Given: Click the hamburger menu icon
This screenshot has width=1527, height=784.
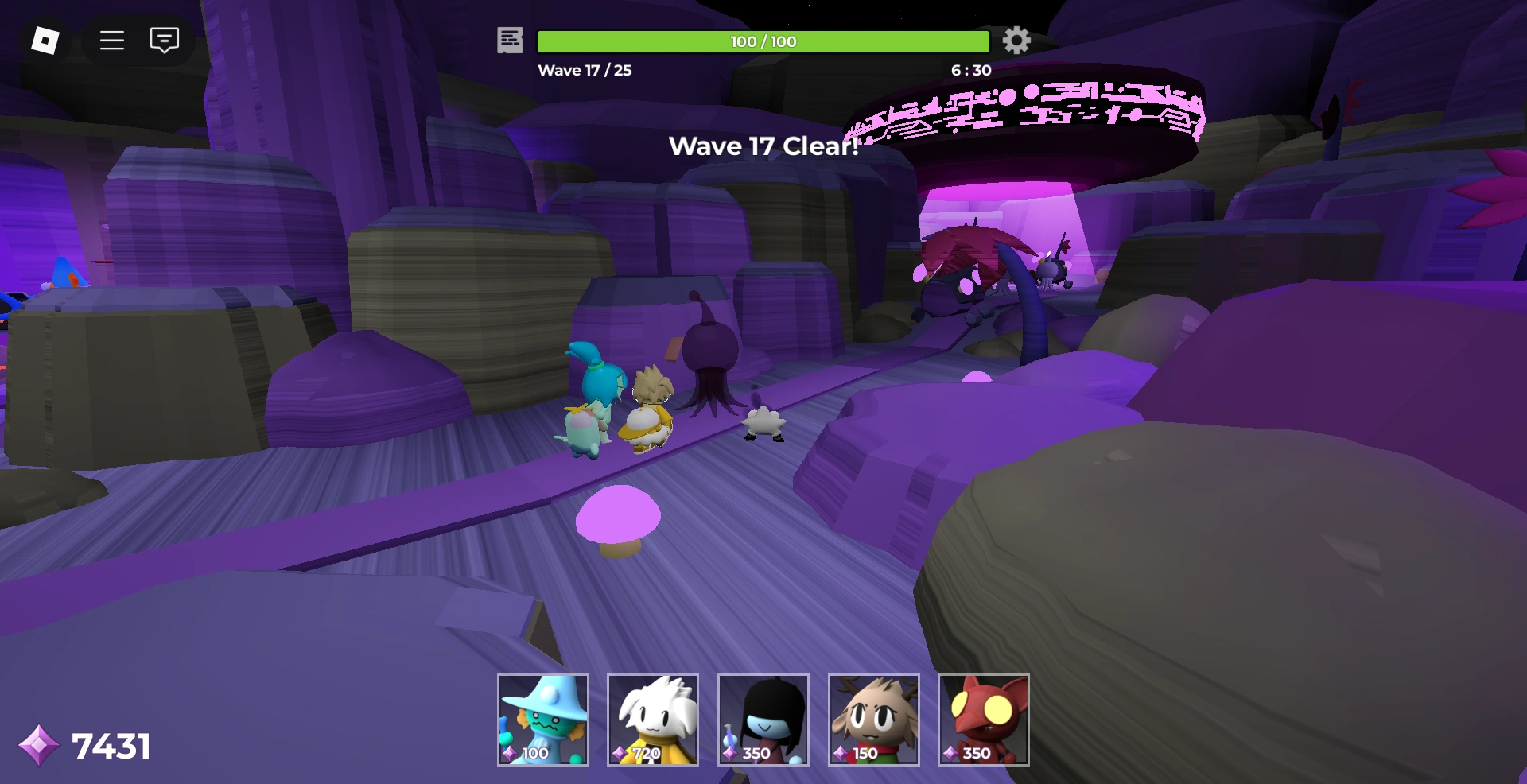Looking at the screenshot, I should [x=112, y=41].
